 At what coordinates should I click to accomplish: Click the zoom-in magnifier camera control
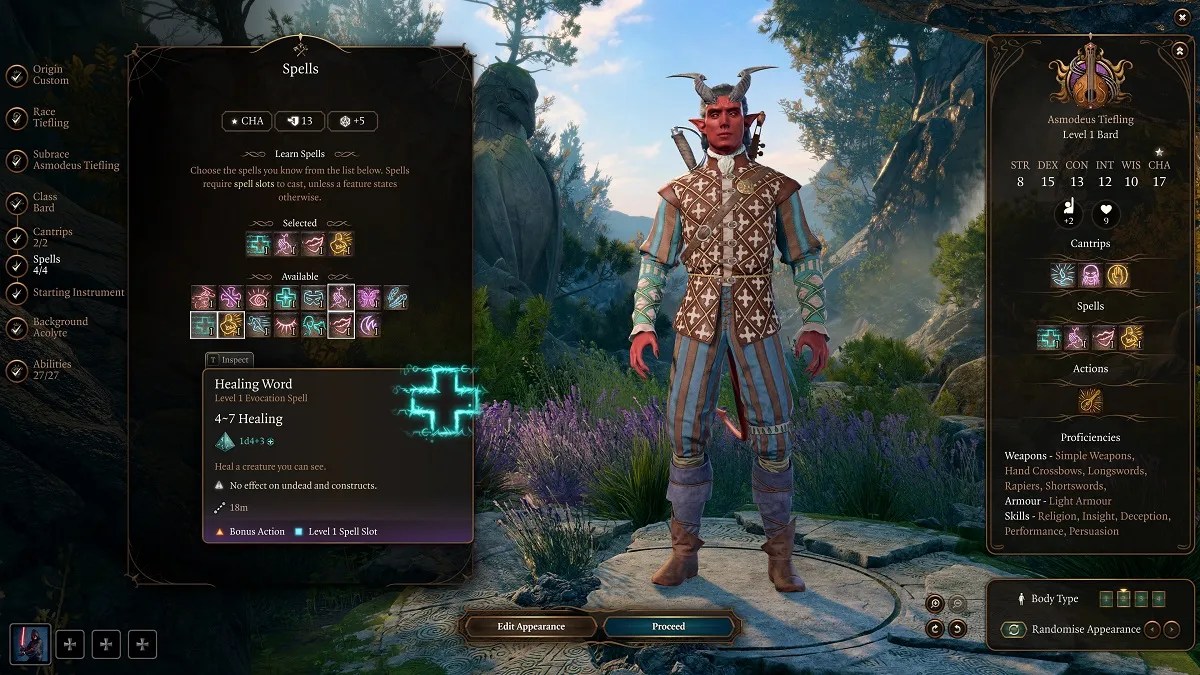click(x=935, y=603)
